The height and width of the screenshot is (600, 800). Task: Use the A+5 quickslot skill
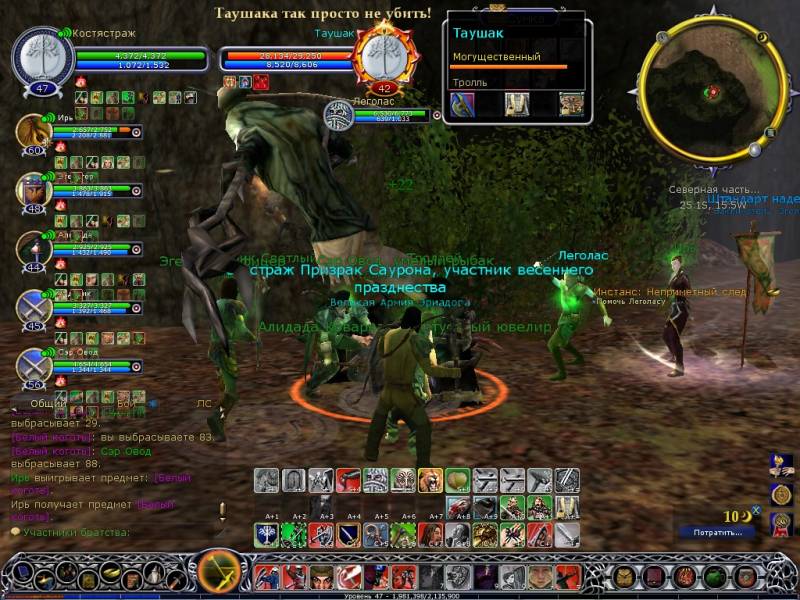[x=378, y=533]
